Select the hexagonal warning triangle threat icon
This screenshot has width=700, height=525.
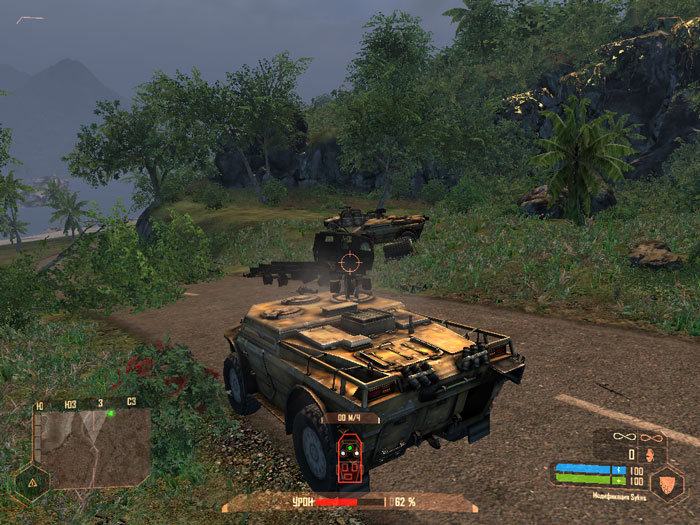point(31,482)
